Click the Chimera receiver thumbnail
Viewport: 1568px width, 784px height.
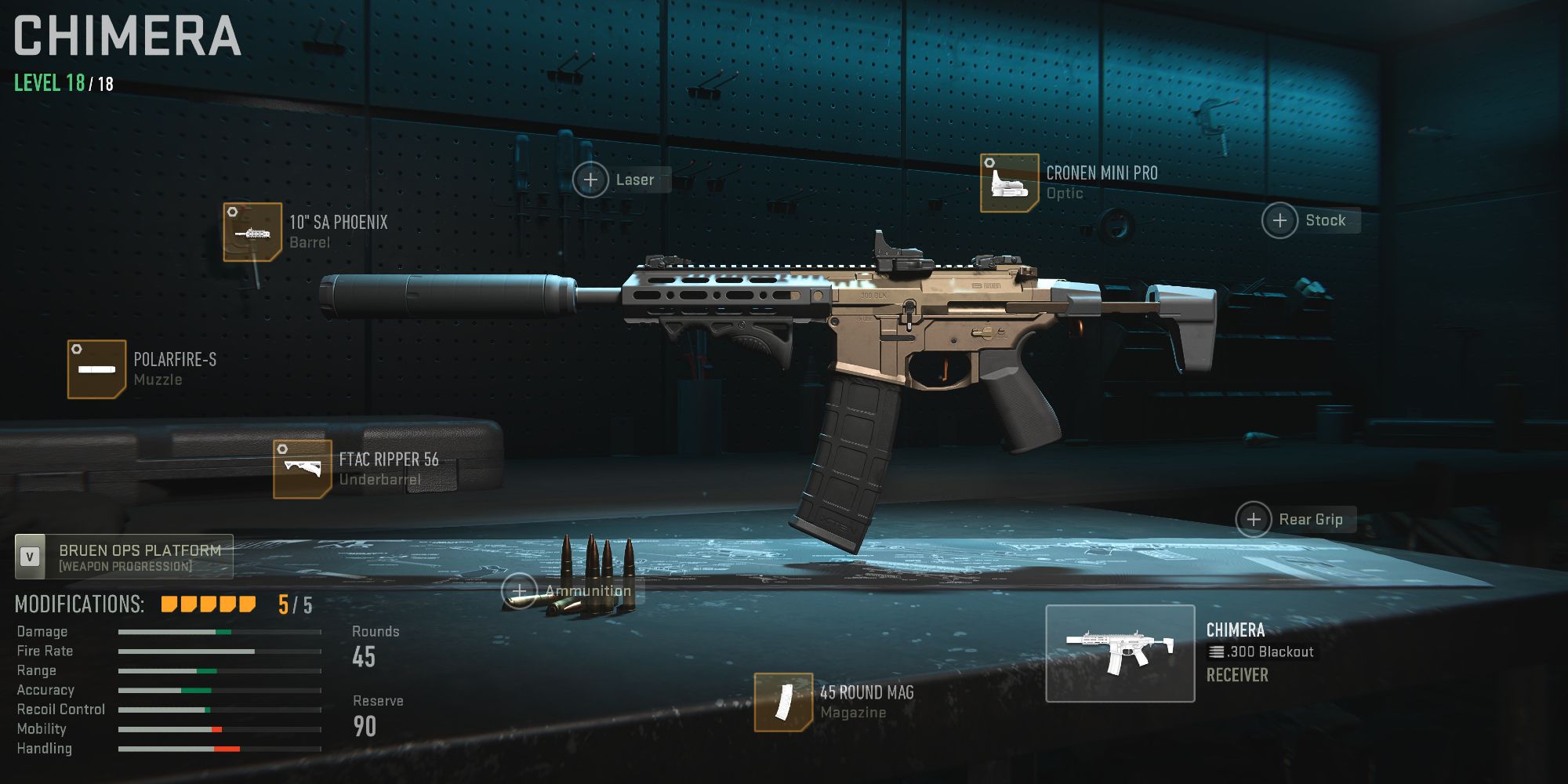1120,654
